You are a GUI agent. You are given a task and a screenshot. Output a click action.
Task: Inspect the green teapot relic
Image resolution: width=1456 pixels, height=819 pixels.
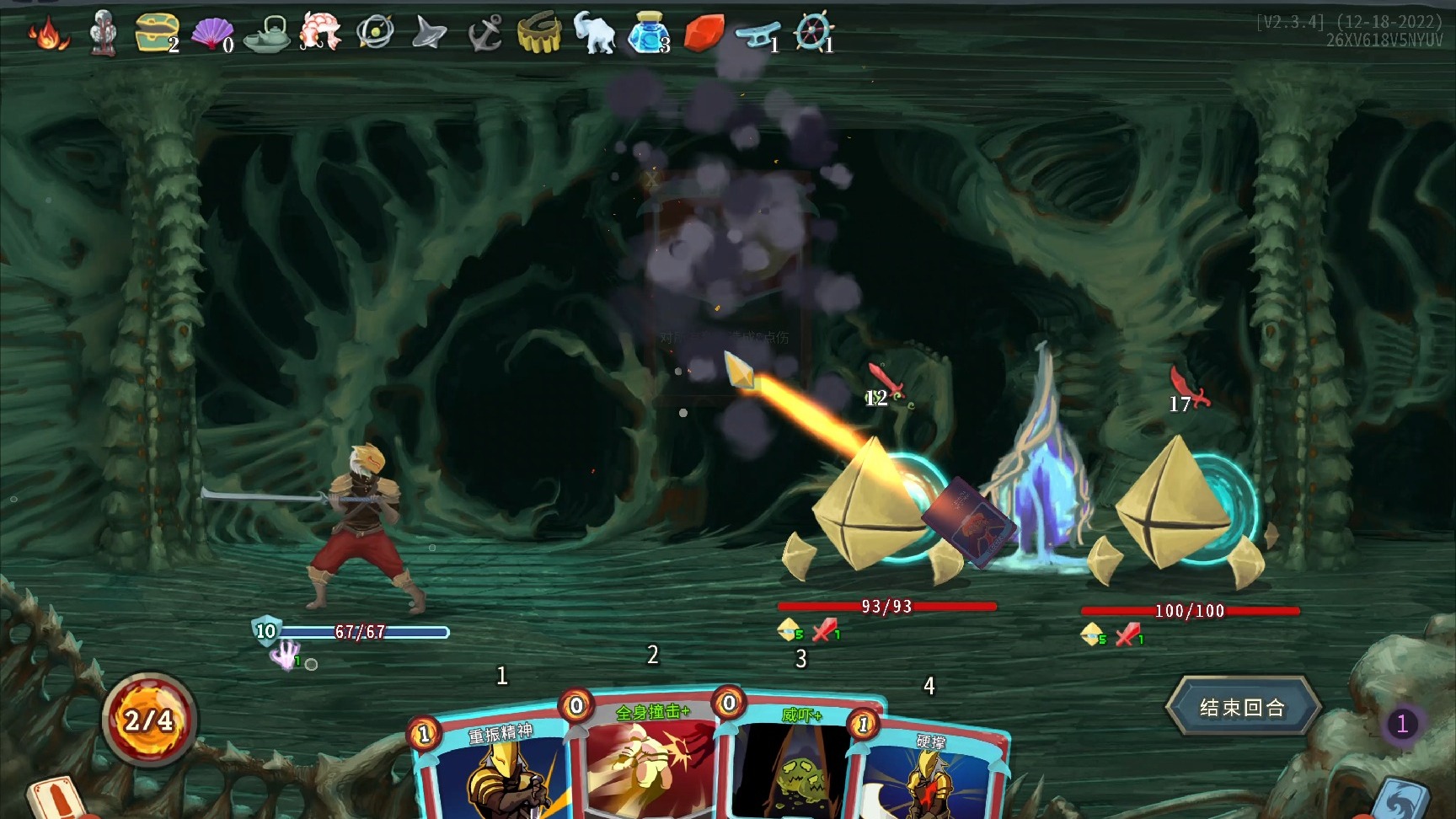pos(266,35)
